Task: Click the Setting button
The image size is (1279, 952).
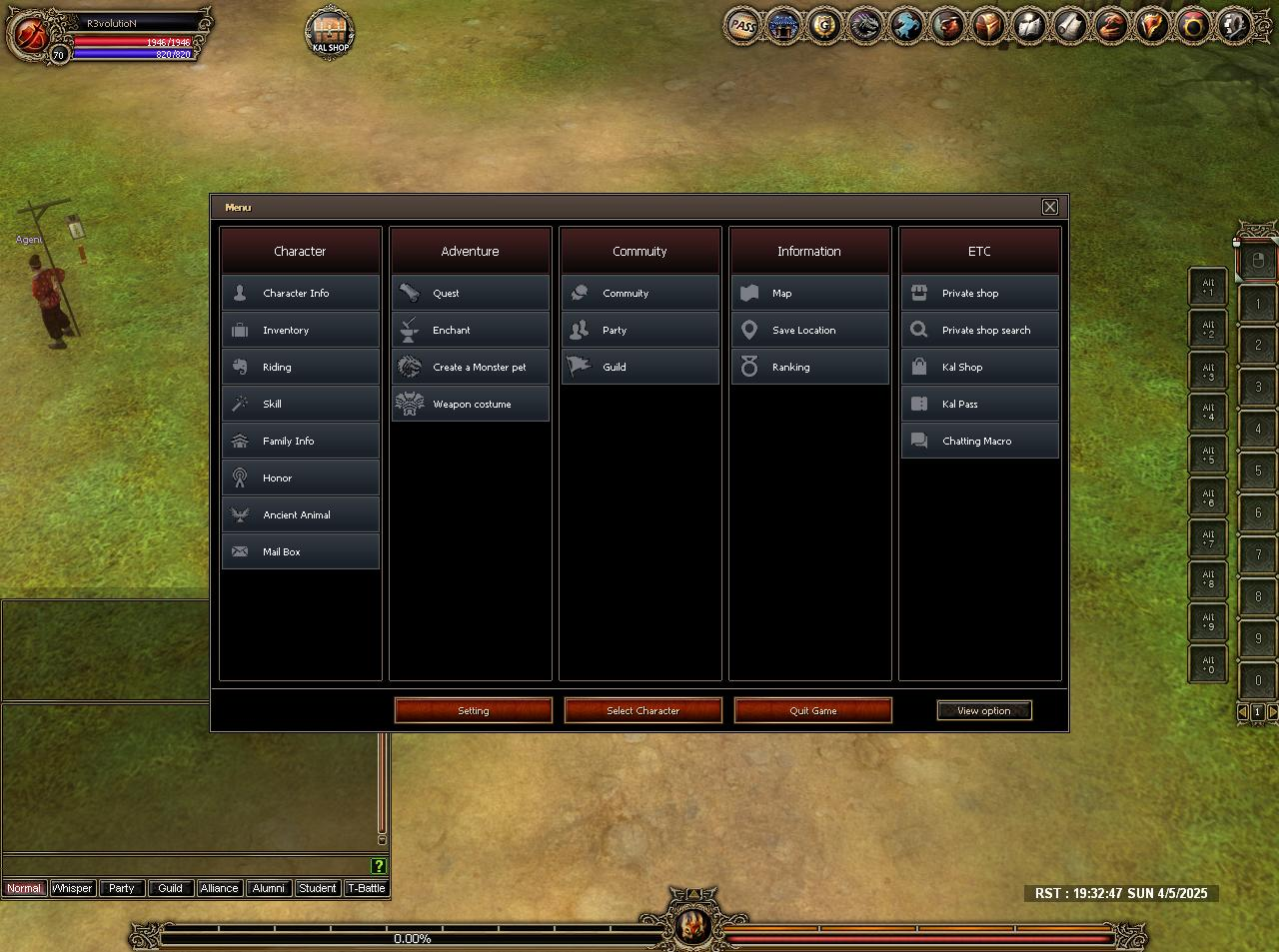Action: 474,710
